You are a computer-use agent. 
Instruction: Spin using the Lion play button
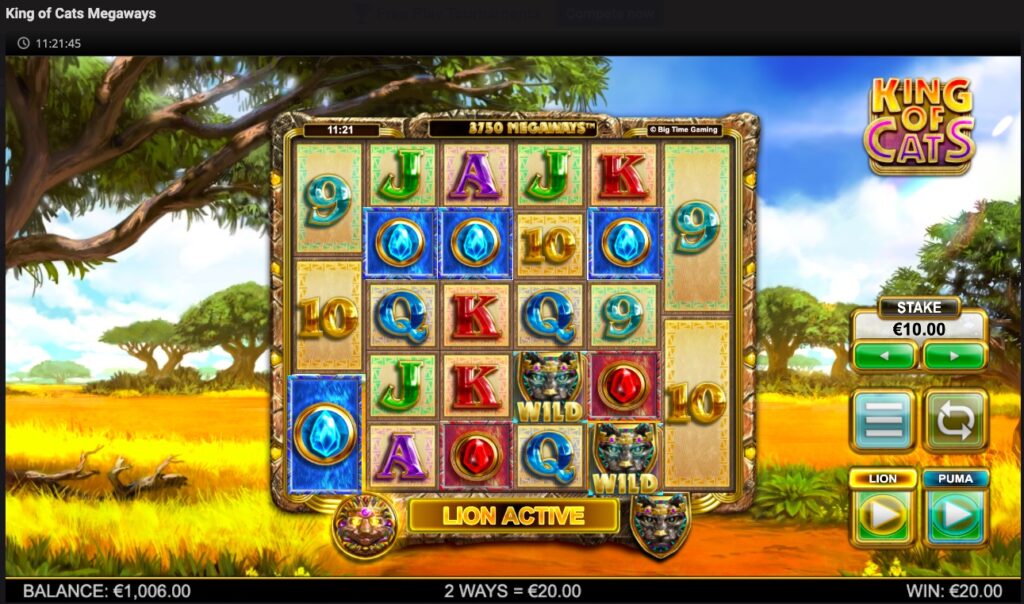click(x=883, y=516)
